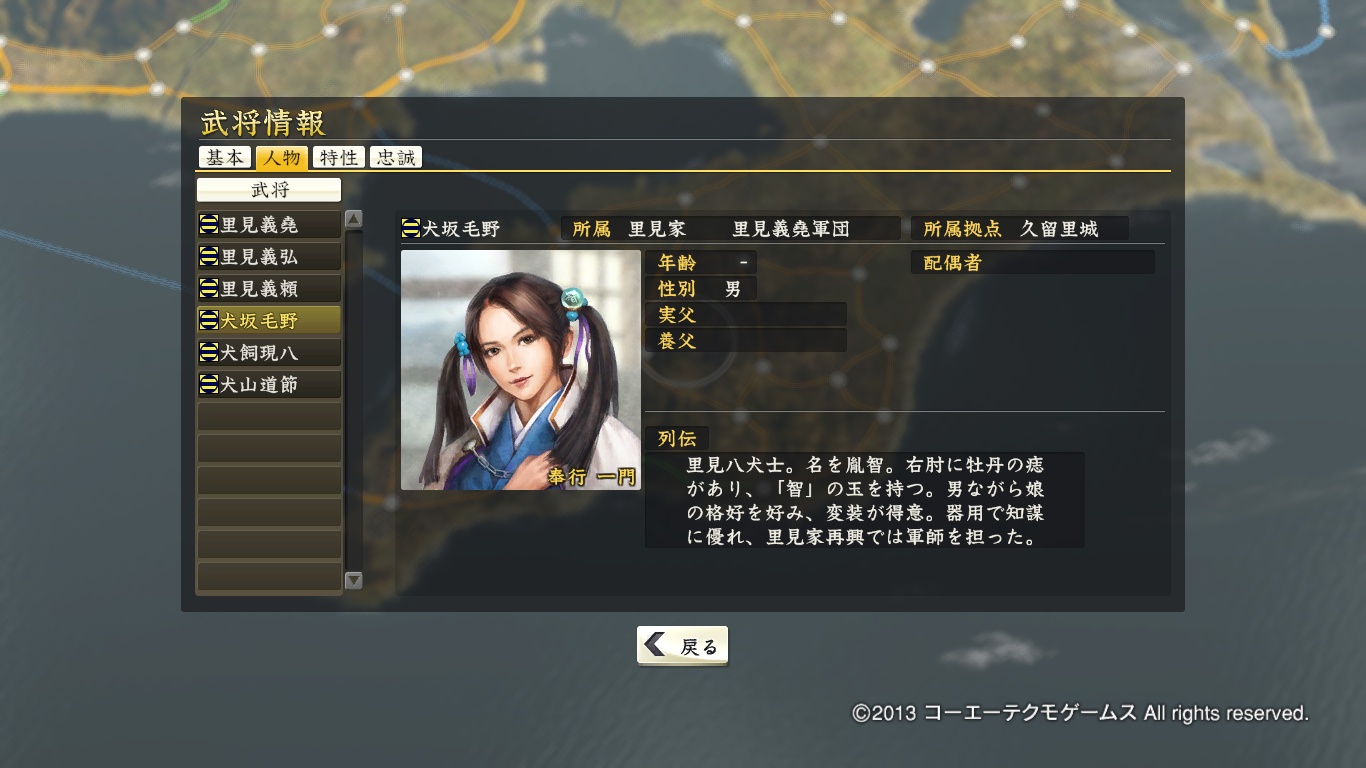
Task: Select the 人物 tab
Action: click(x=282, y=158)
